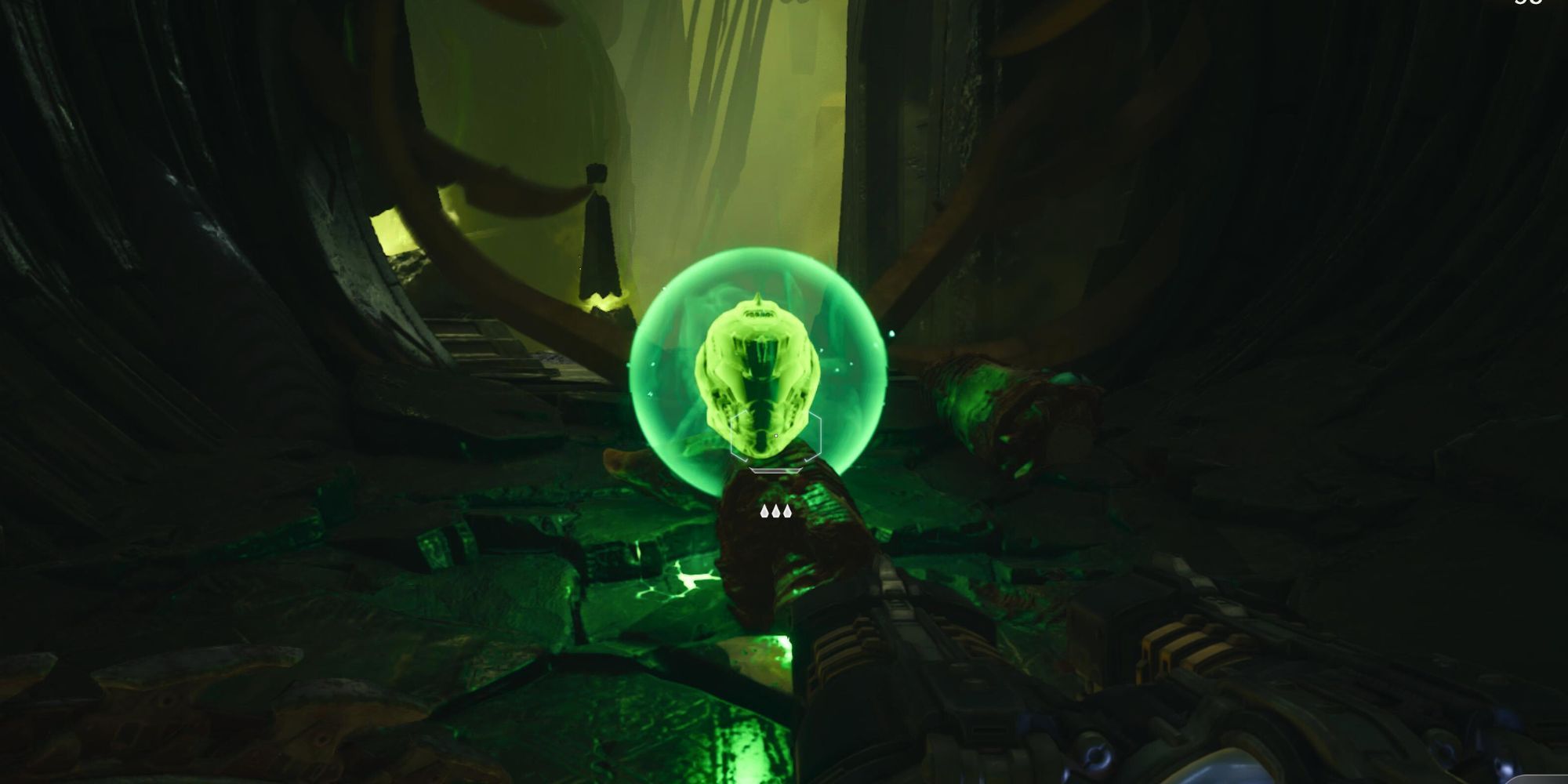
Task: Select the middle droplet ammo pip
Action: (776, 511)
